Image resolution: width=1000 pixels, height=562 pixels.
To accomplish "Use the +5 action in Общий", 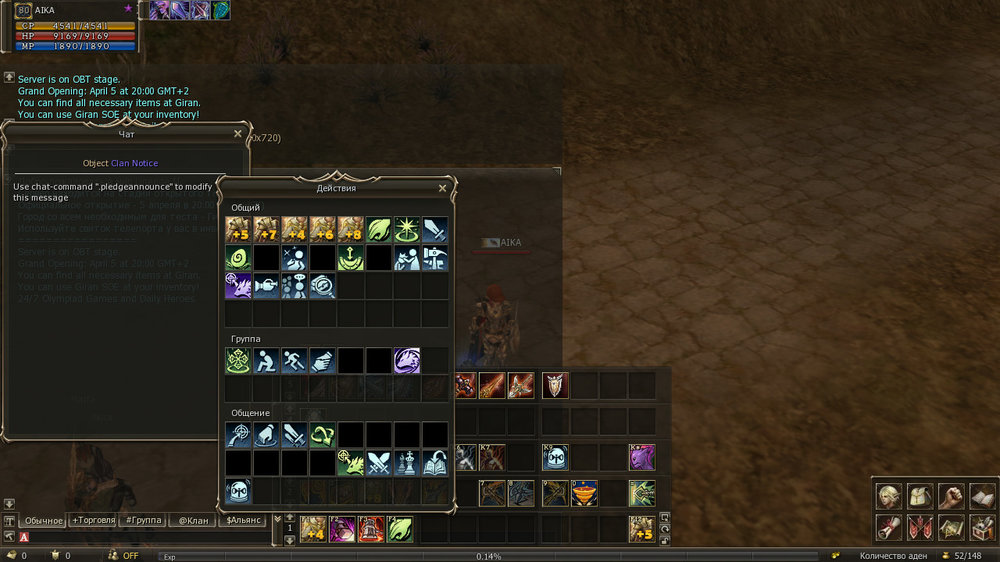I will pos(238,230).
